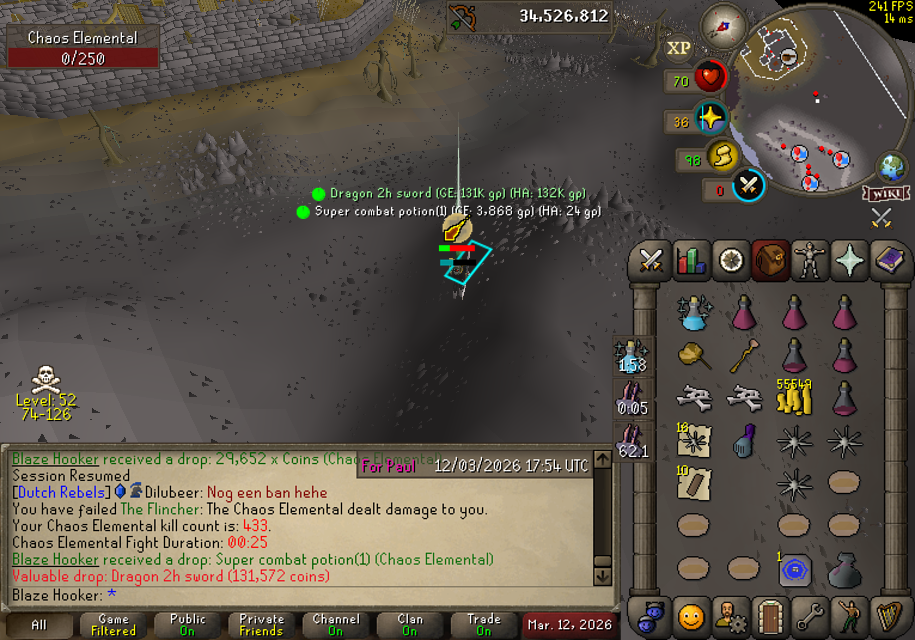Open the music harp tab
This screenshot has height=640, width=915.
tap(888, 616)
